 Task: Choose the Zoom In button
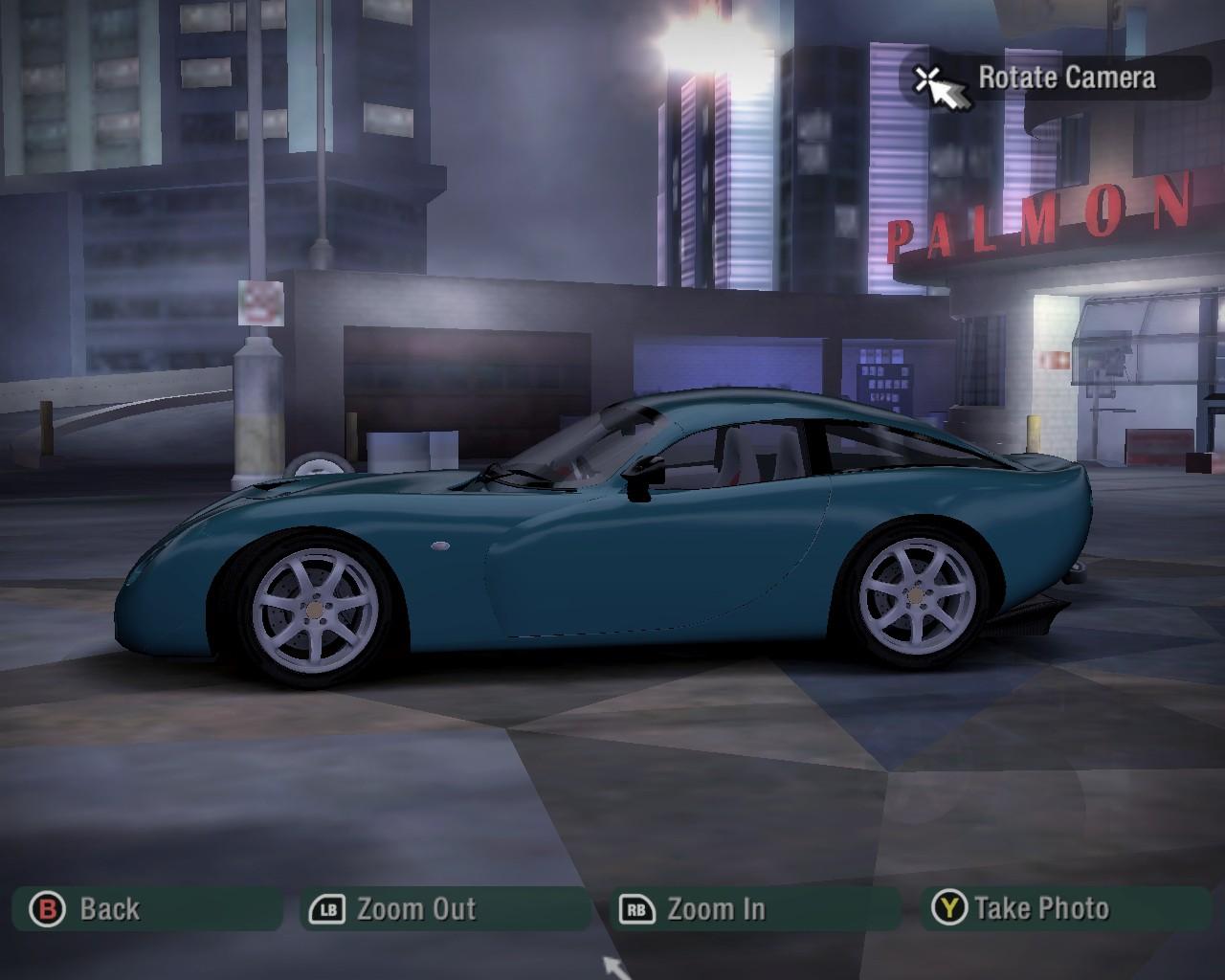pyautogui.click(x=754, y=909)
